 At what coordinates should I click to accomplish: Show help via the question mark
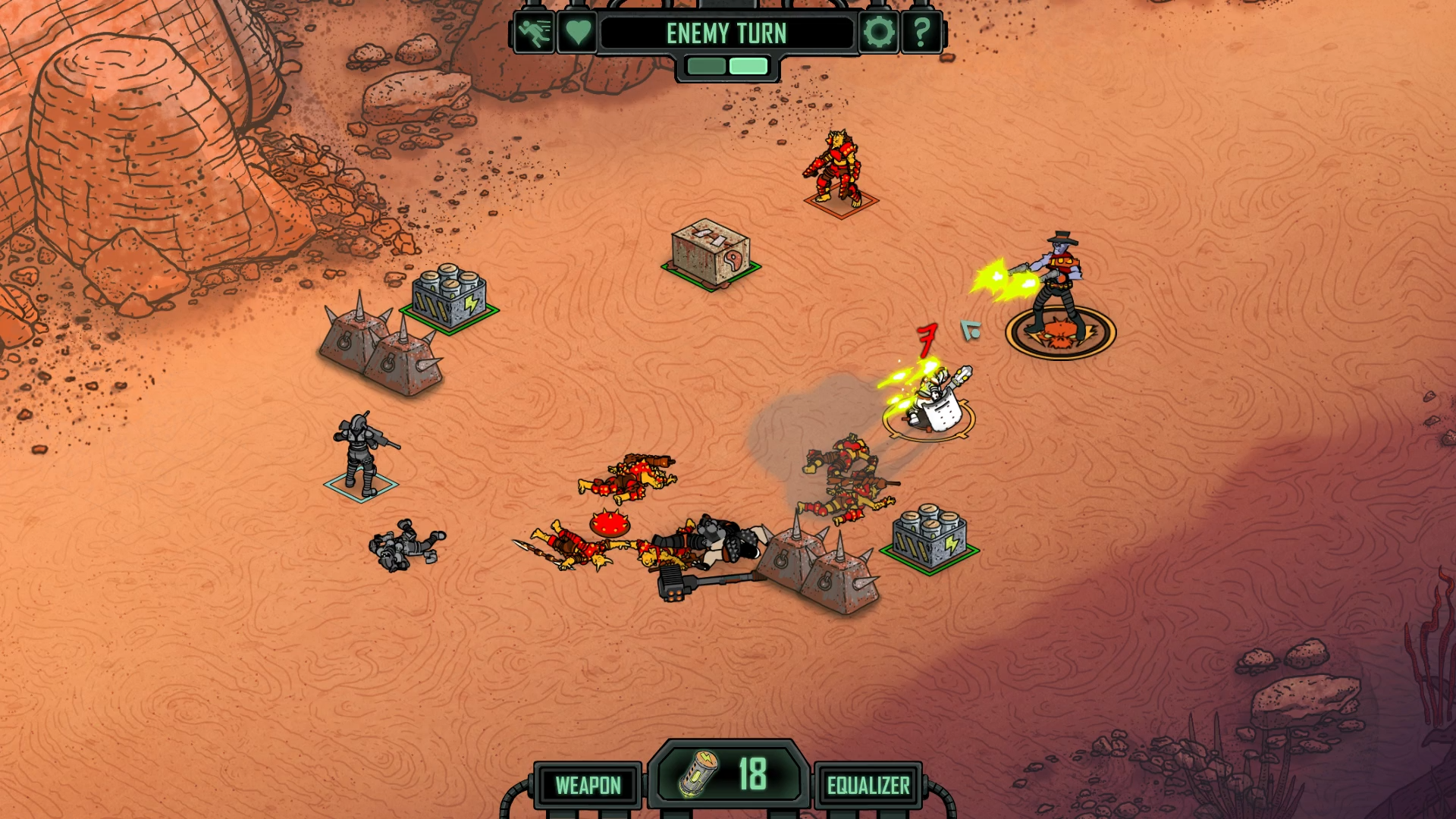click(921, 33)
